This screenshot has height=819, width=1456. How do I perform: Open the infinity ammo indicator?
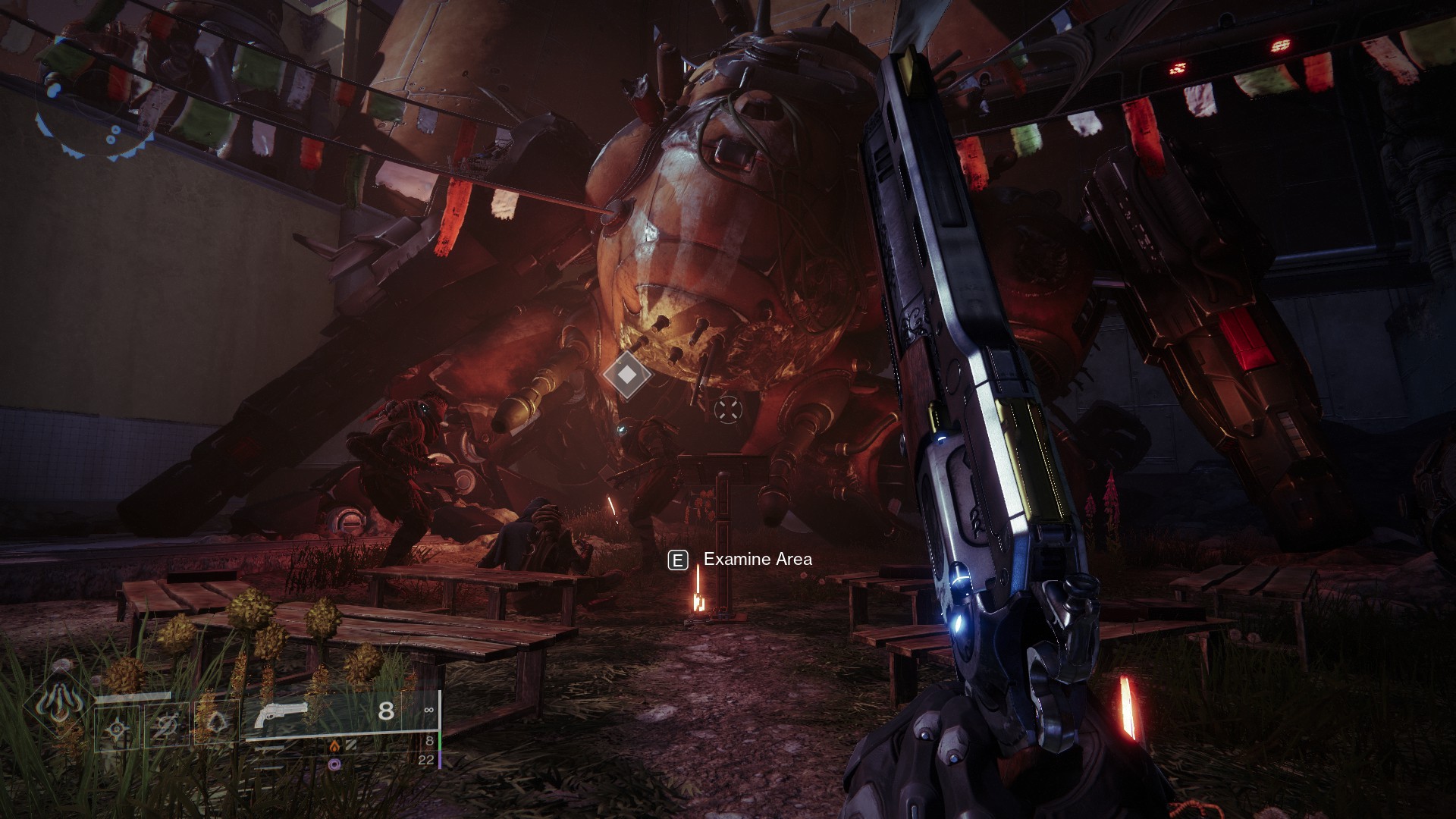[429, 710]
